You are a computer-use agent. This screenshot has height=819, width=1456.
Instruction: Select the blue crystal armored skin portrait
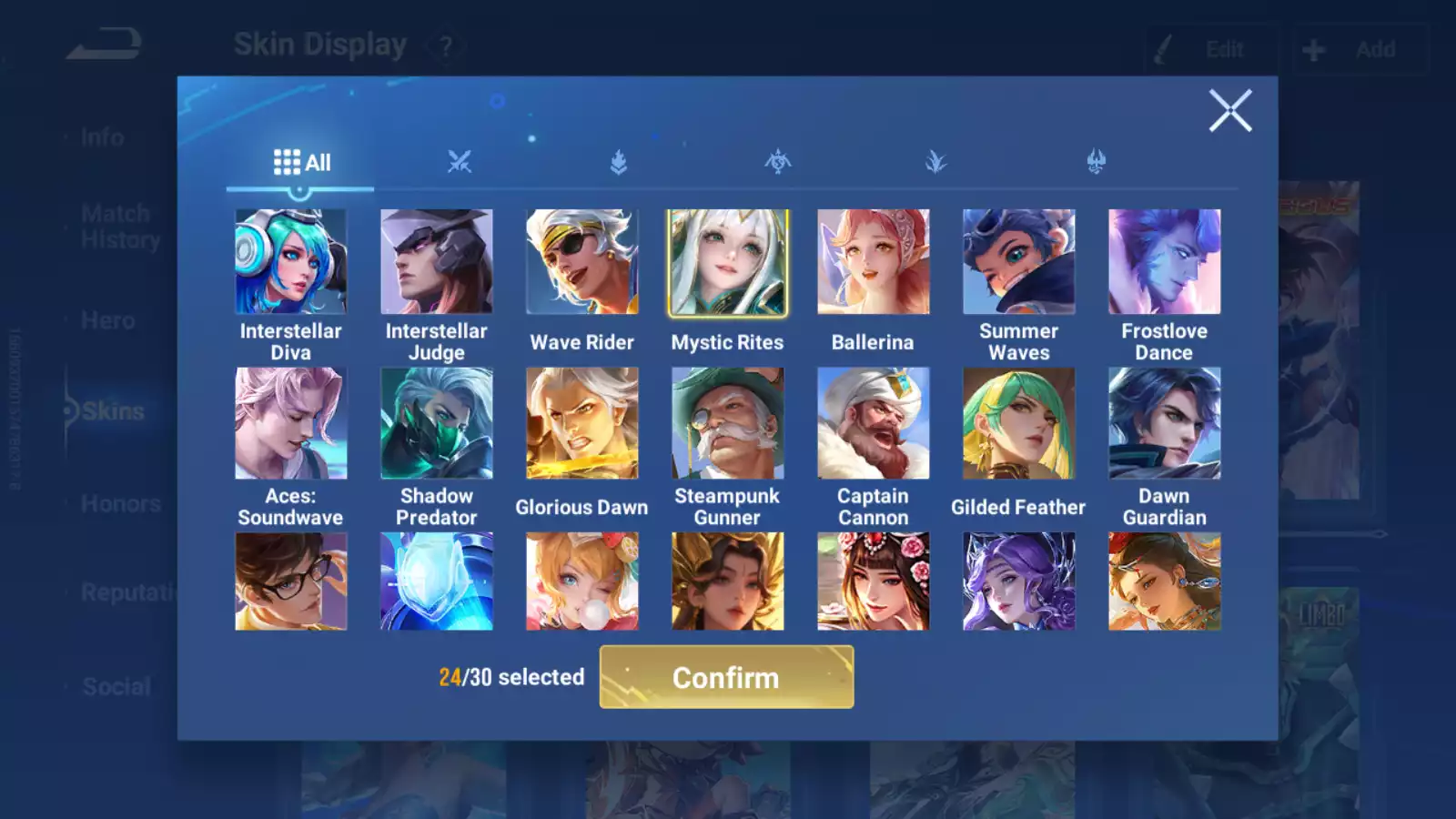coord(436,581)
